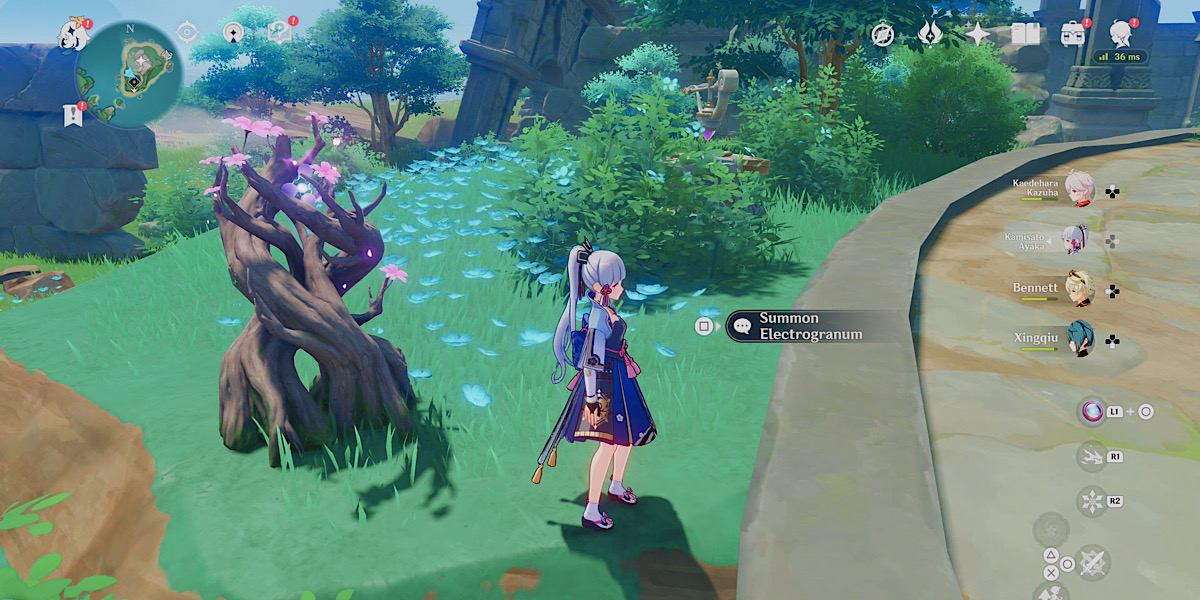Open the four-pointed star Wish icon

976,34
